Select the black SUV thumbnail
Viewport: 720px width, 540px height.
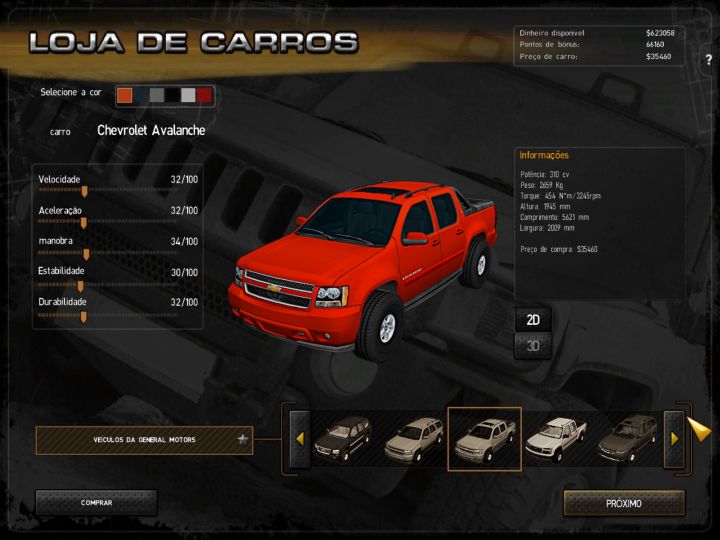coord(342,438)
